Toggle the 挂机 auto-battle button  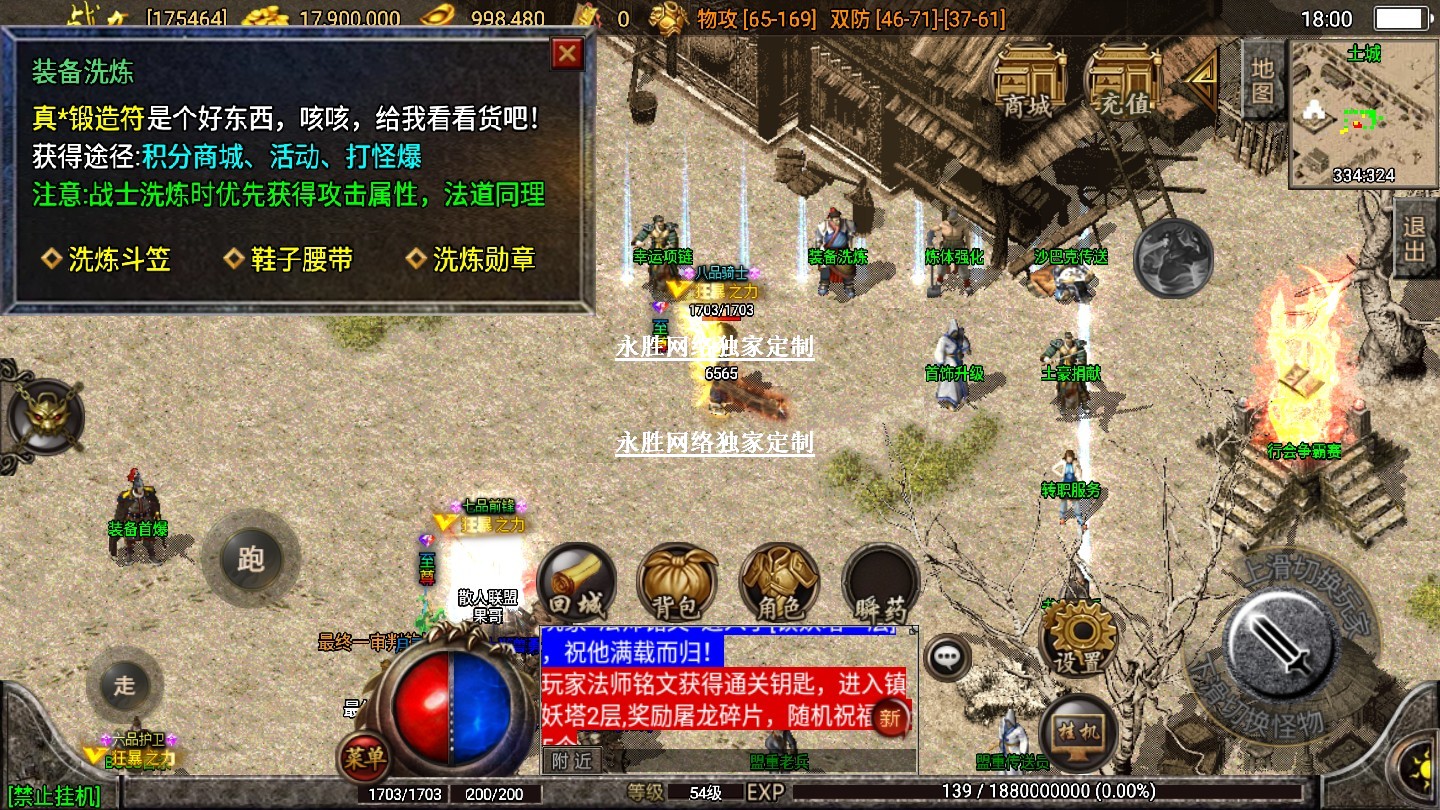click(1078, 733)
